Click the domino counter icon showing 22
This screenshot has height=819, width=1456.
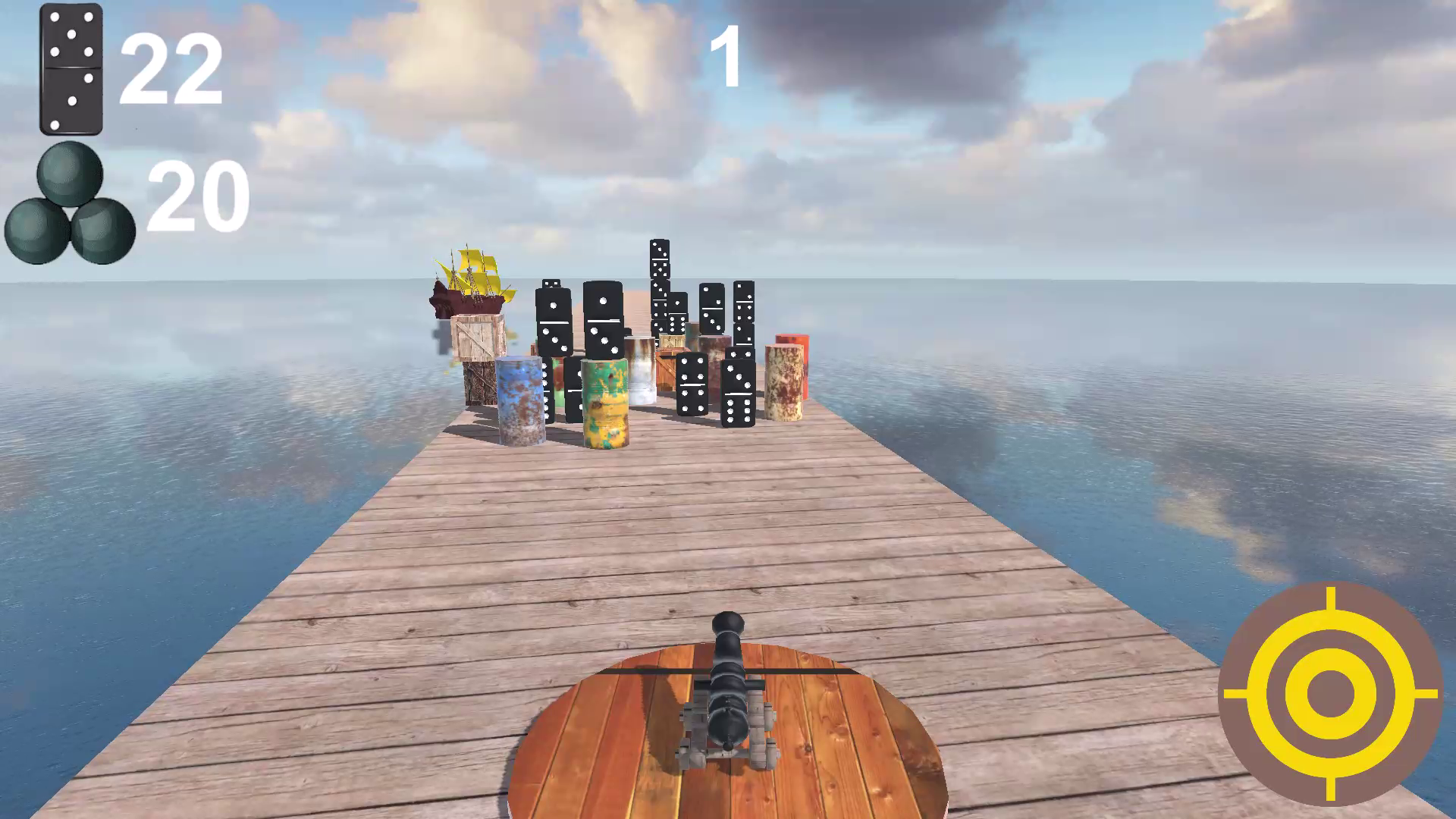(x=72, y=68)
